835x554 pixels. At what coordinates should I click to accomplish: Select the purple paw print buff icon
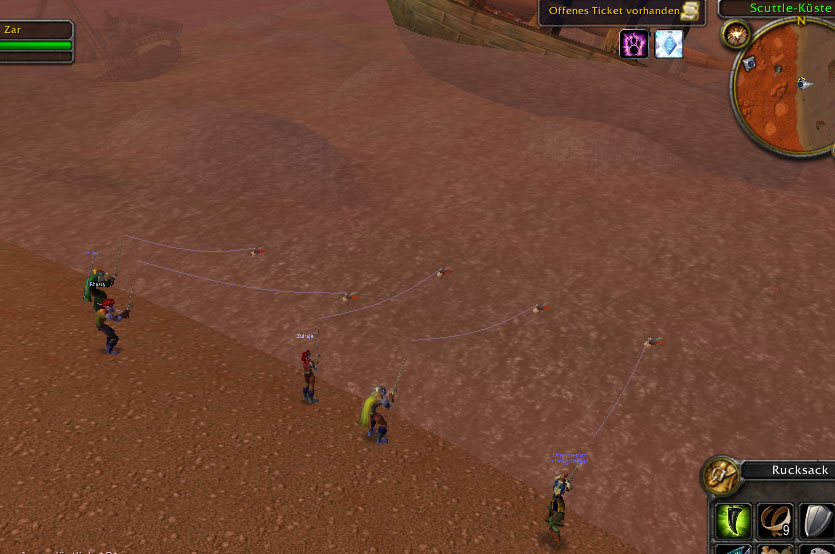[634, 44]
